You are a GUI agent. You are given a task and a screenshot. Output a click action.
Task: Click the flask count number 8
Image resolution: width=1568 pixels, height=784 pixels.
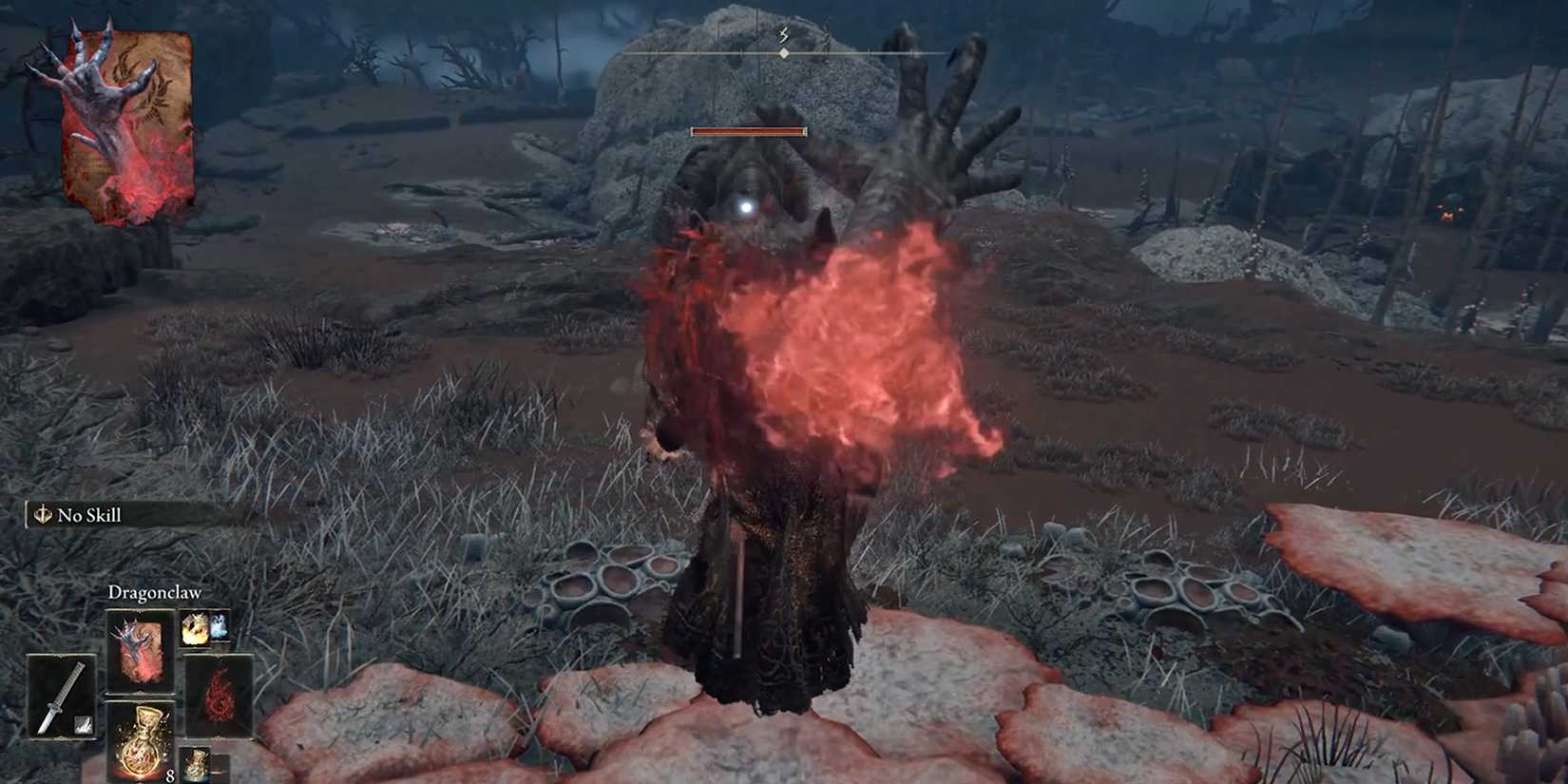[170, 776]
